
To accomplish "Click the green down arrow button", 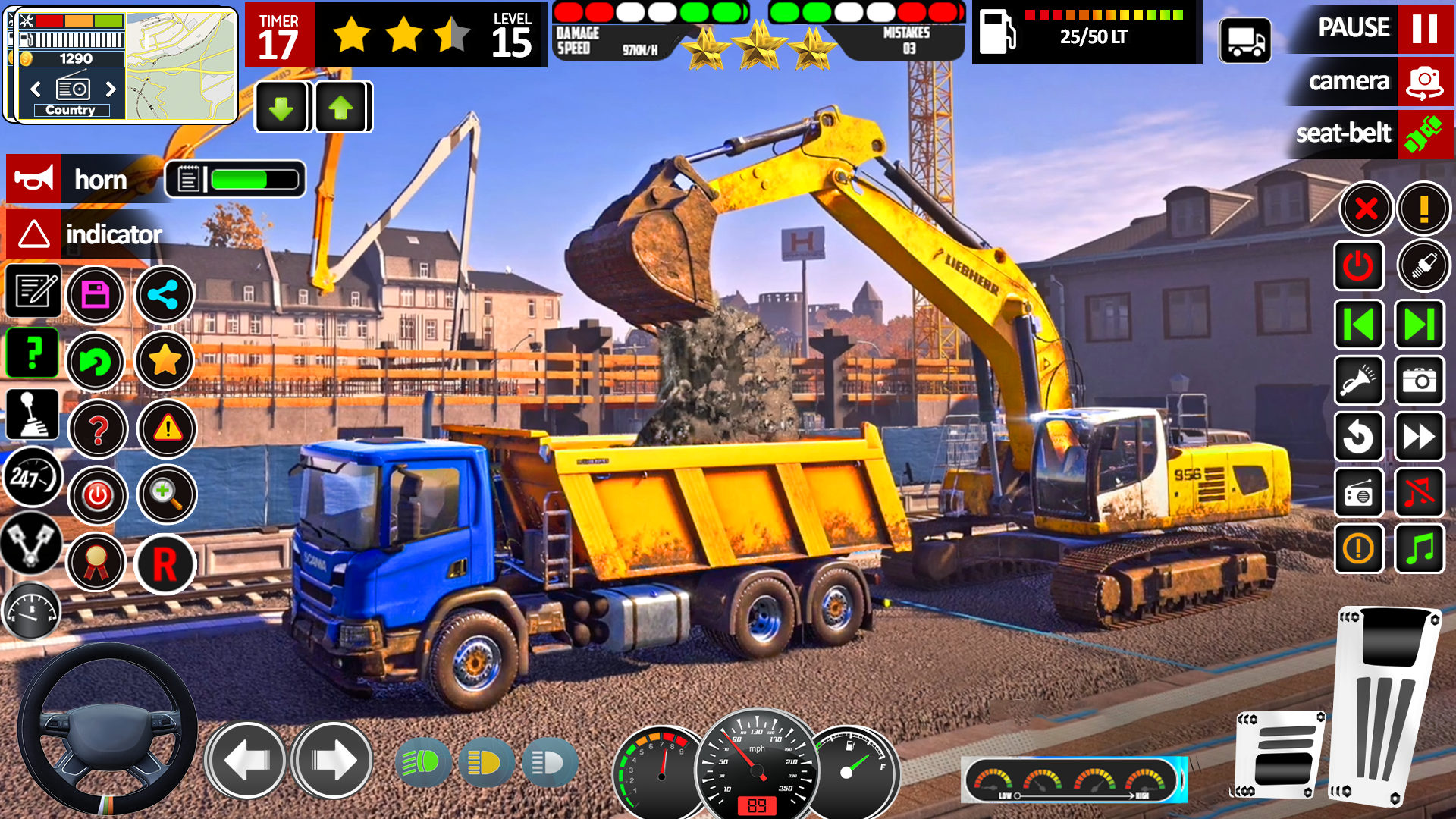I will 281,108.
